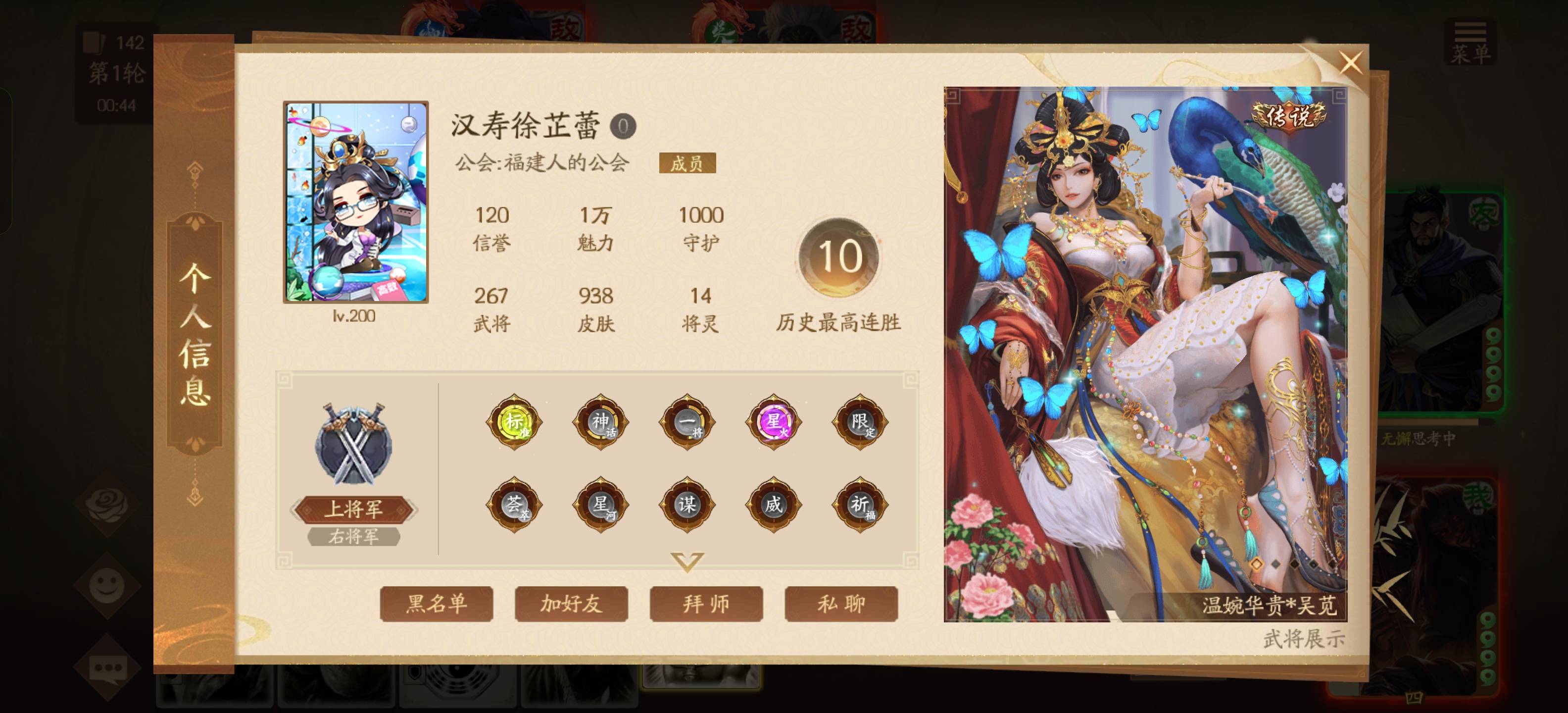Expand more badges with the down arrow

coord(687,561)
